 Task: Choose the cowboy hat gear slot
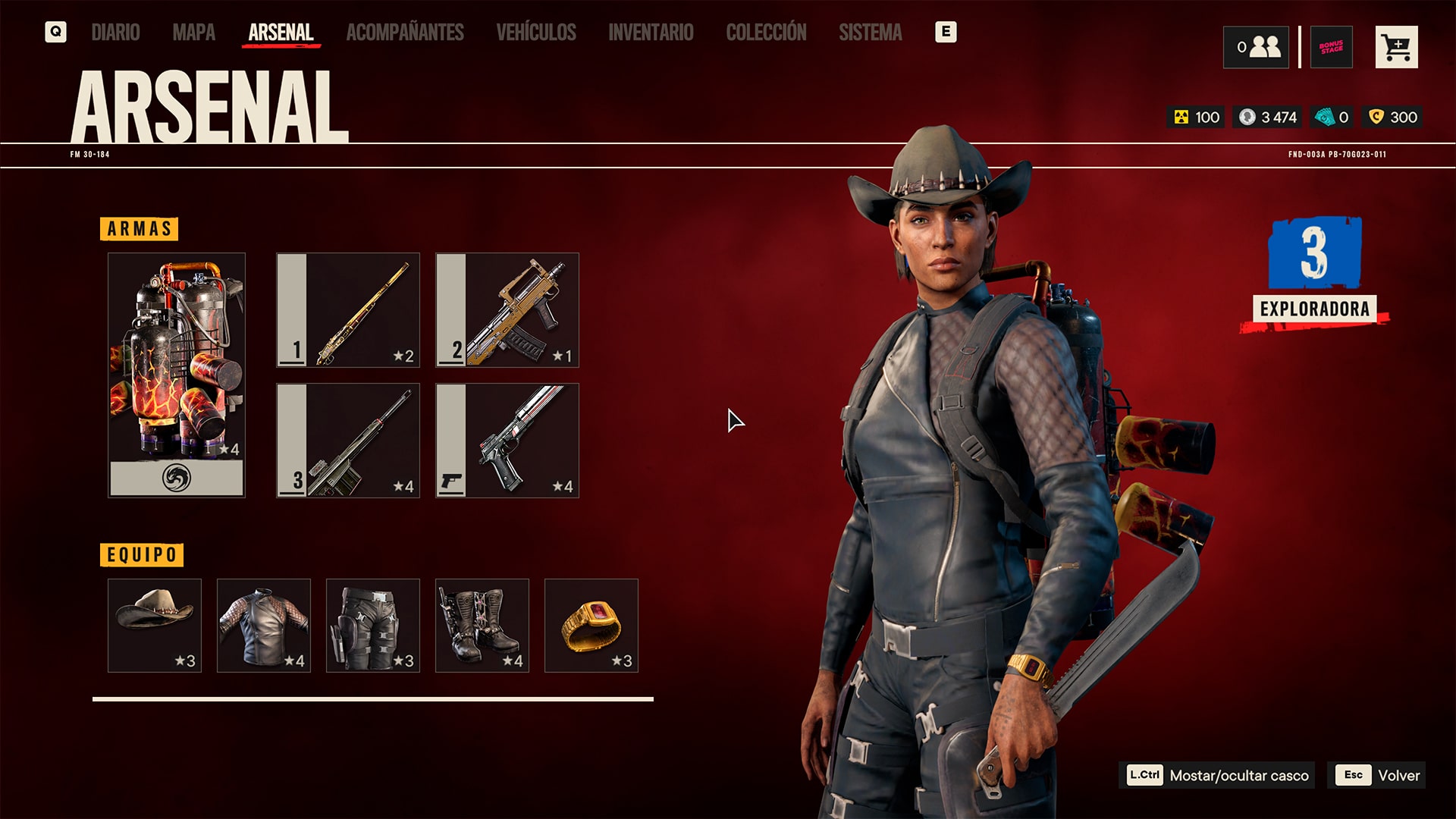tap(155, 626)
